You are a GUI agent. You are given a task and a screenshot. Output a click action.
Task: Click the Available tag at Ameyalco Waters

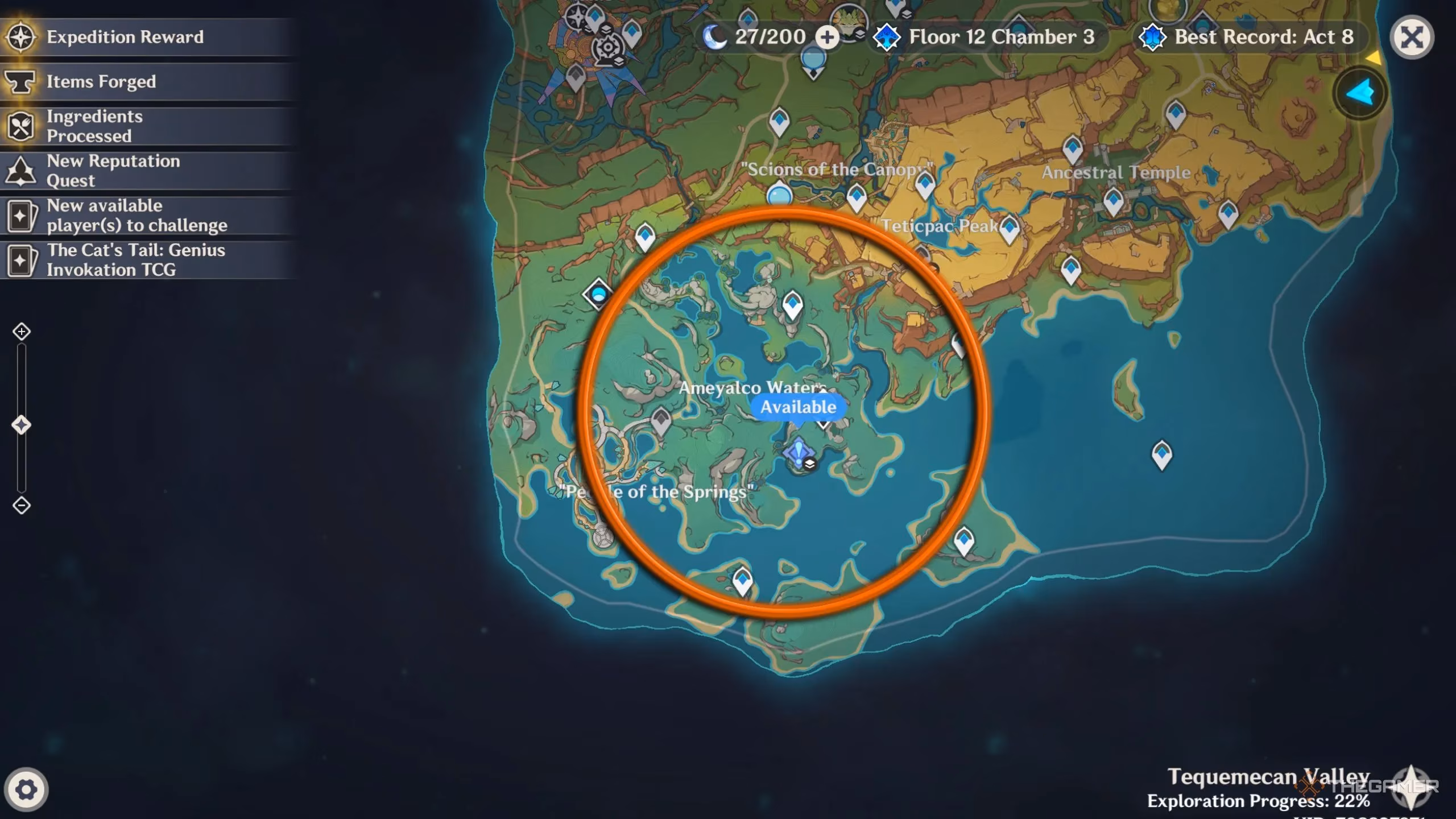(x=798, y=407)
